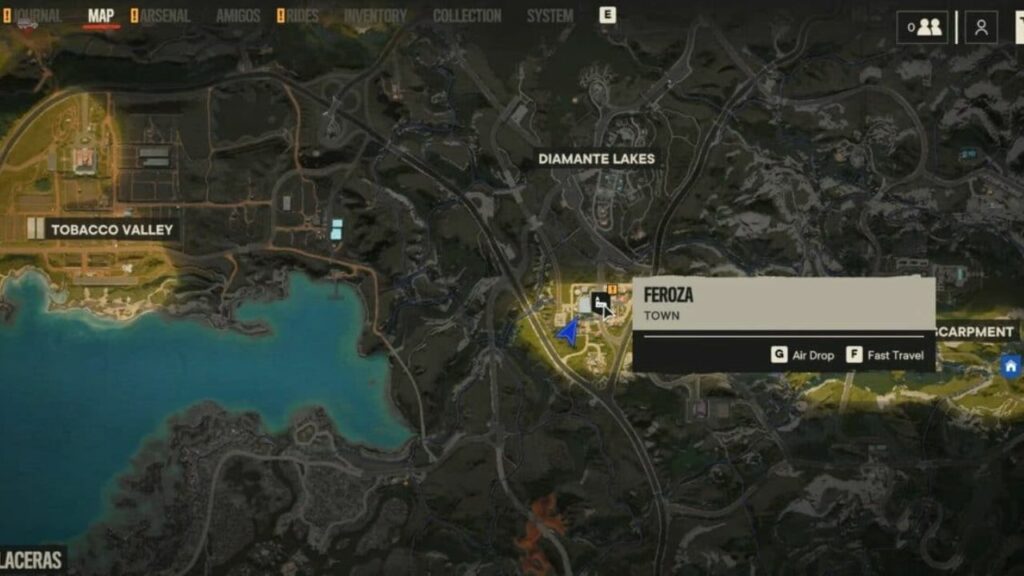Select the blue player arrow marker
The height and width of the screenshot is (576, 1024).
[569, 332]
